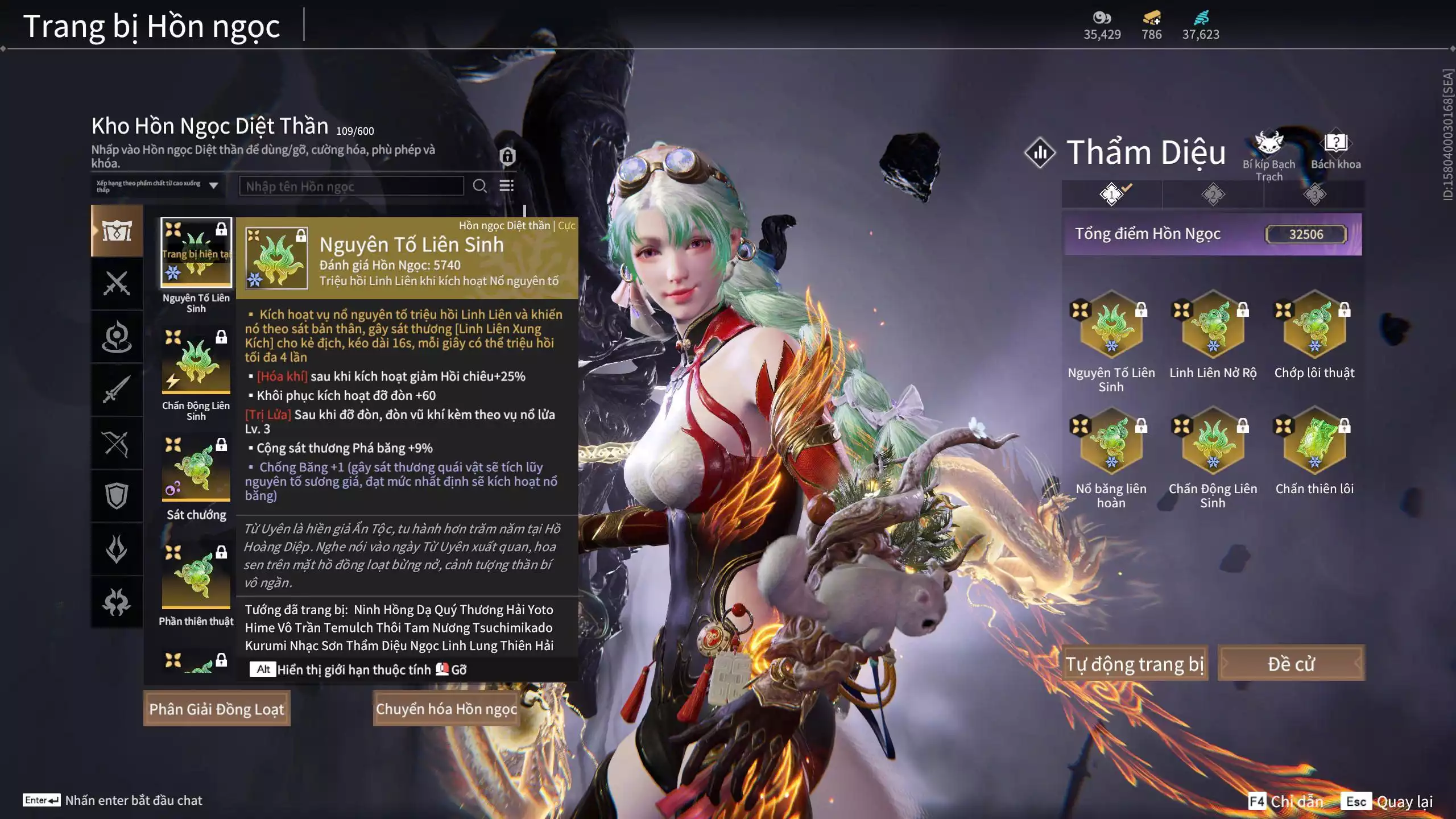1456x819 pixels.
Task: Toggle the list view icon
Action: [x=506, y=186]
